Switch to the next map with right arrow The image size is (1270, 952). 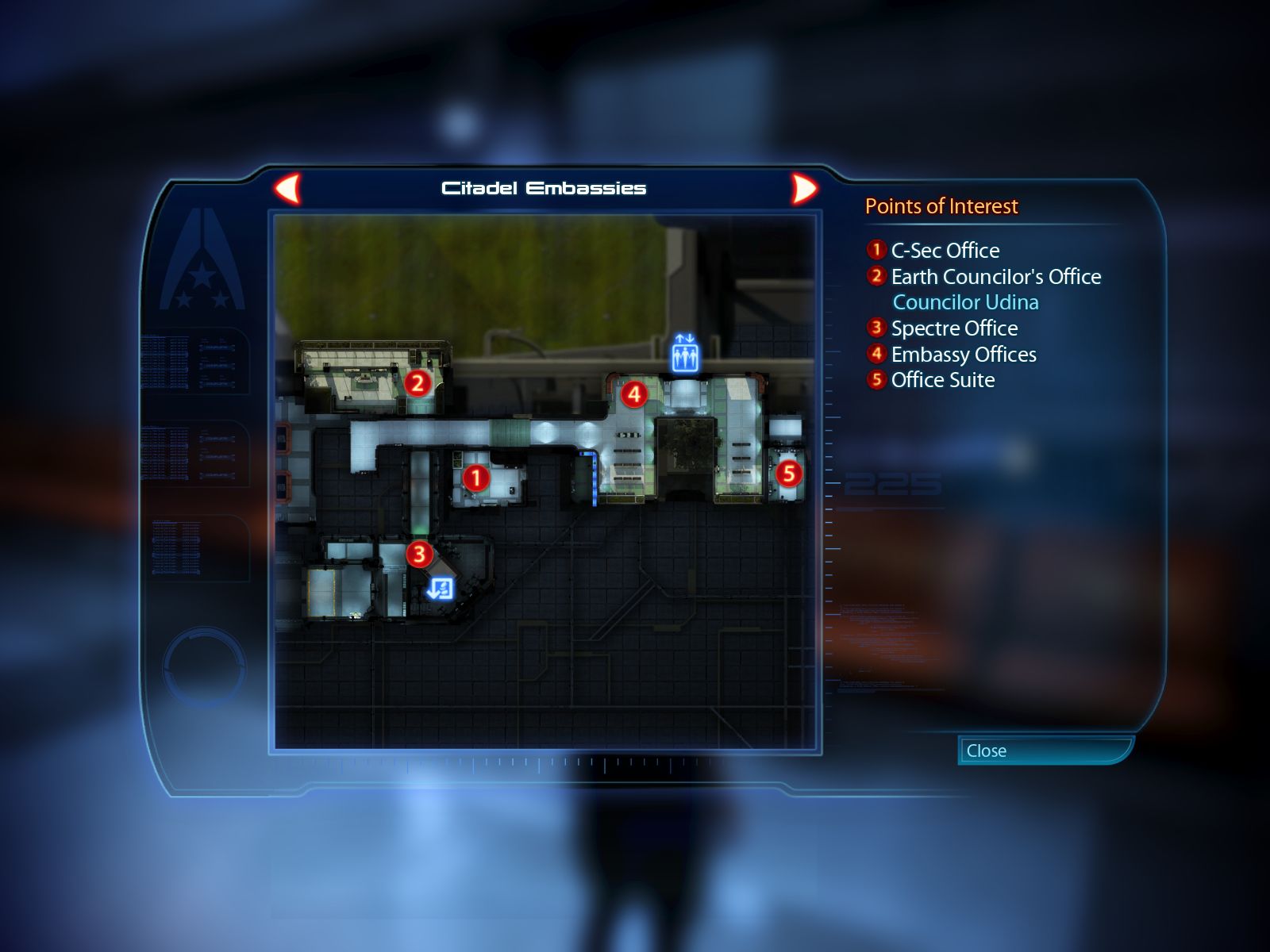[803, 189]
